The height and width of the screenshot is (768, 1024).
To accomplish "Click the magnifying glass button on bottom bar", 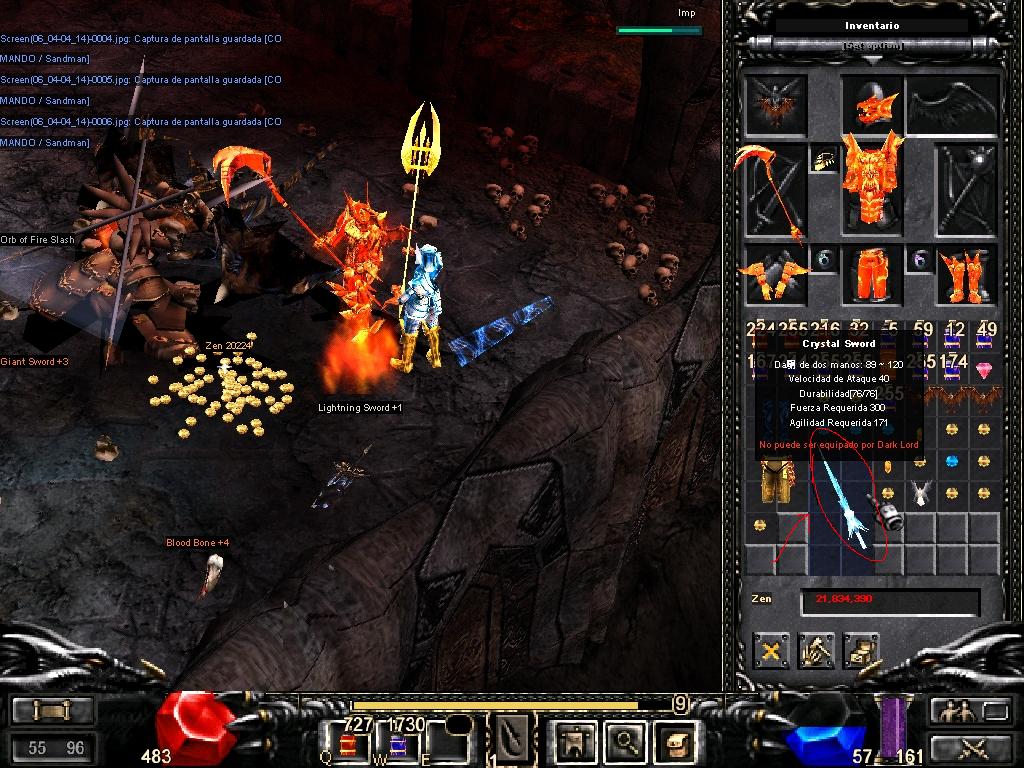I will click(626, 741).
